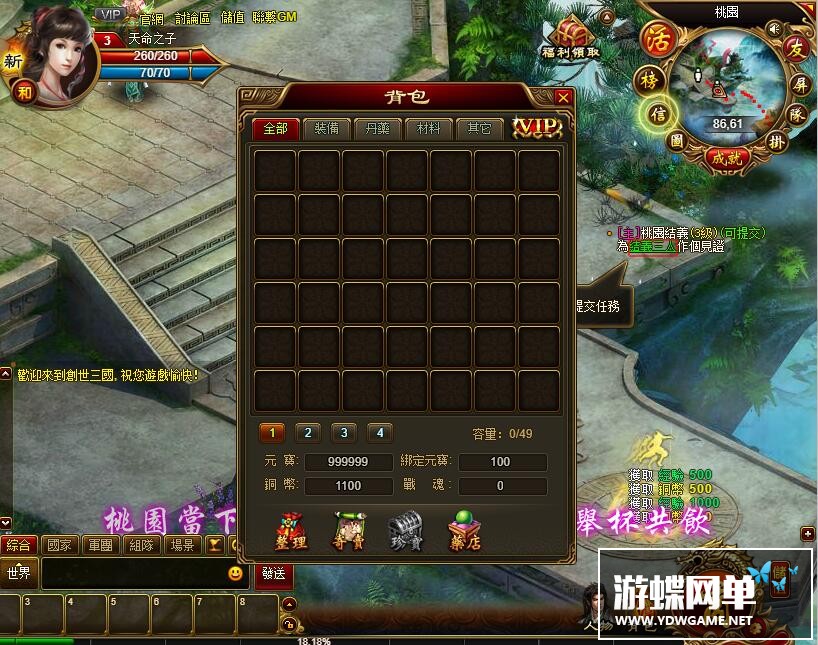Switch to the 裝備 equipment tab

[326, 129]
